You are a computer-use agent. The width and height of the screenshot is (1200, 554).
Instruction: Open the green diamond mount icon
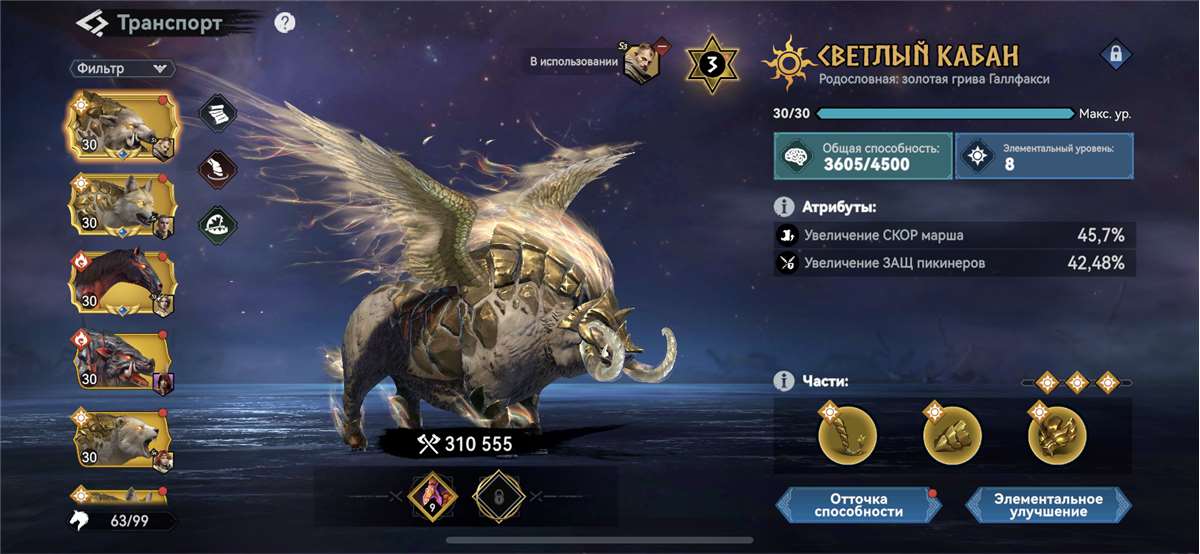coord(217,222)
